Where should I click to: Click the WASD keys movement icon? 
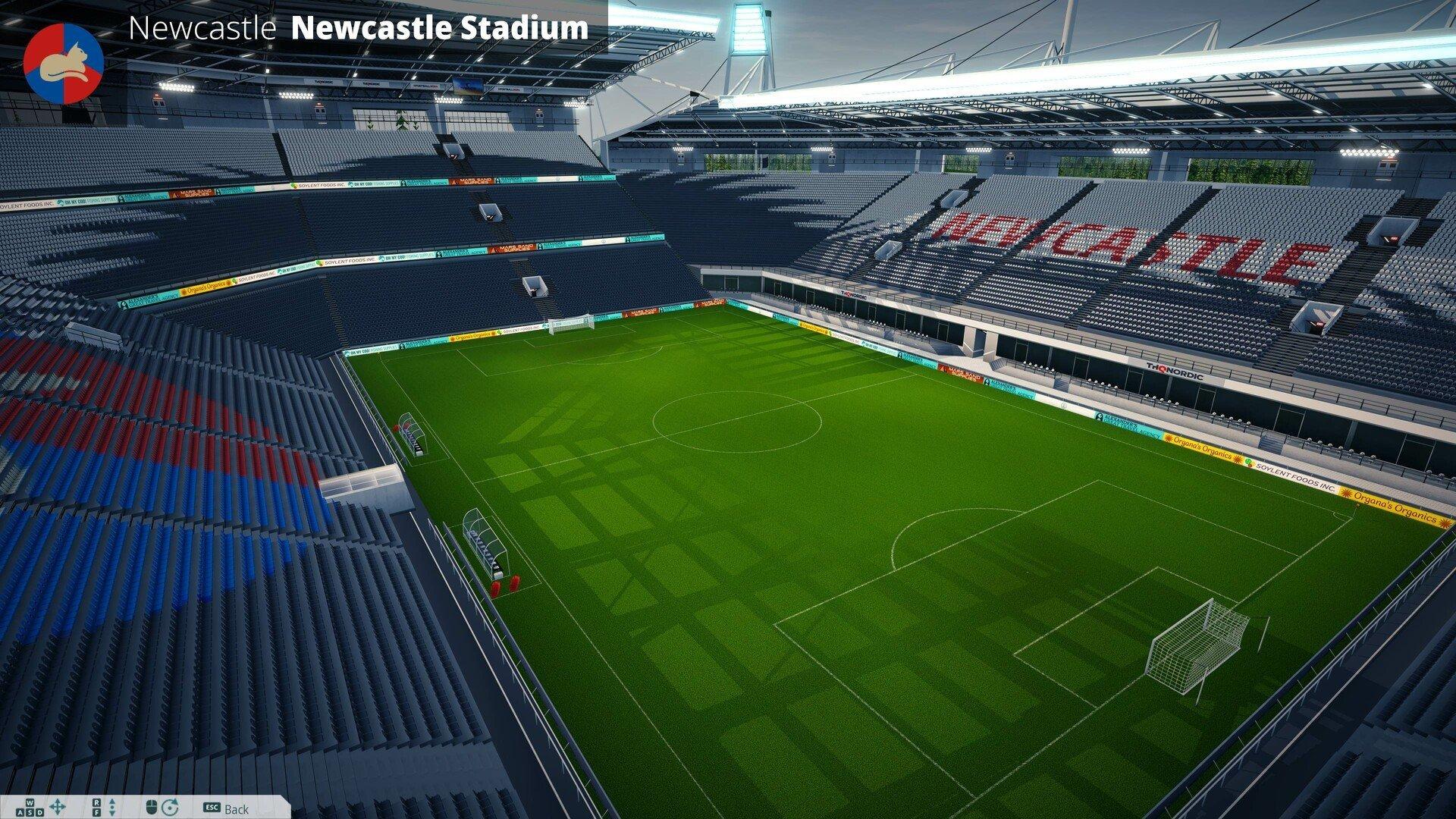tap(29, 805)
